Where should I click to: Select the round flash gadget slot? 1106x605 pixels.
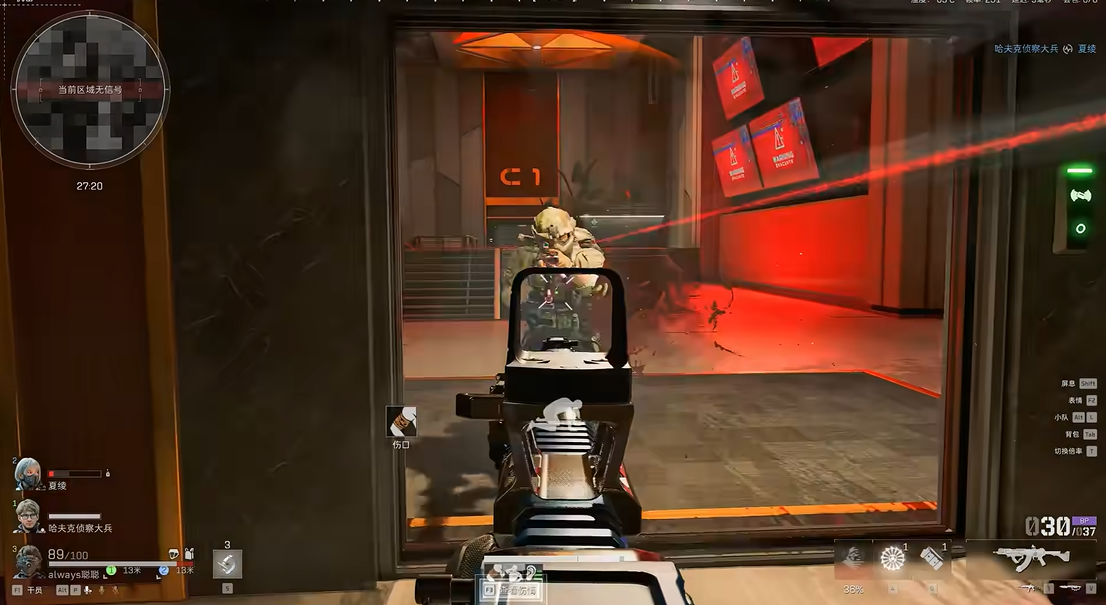pos(890,559)
